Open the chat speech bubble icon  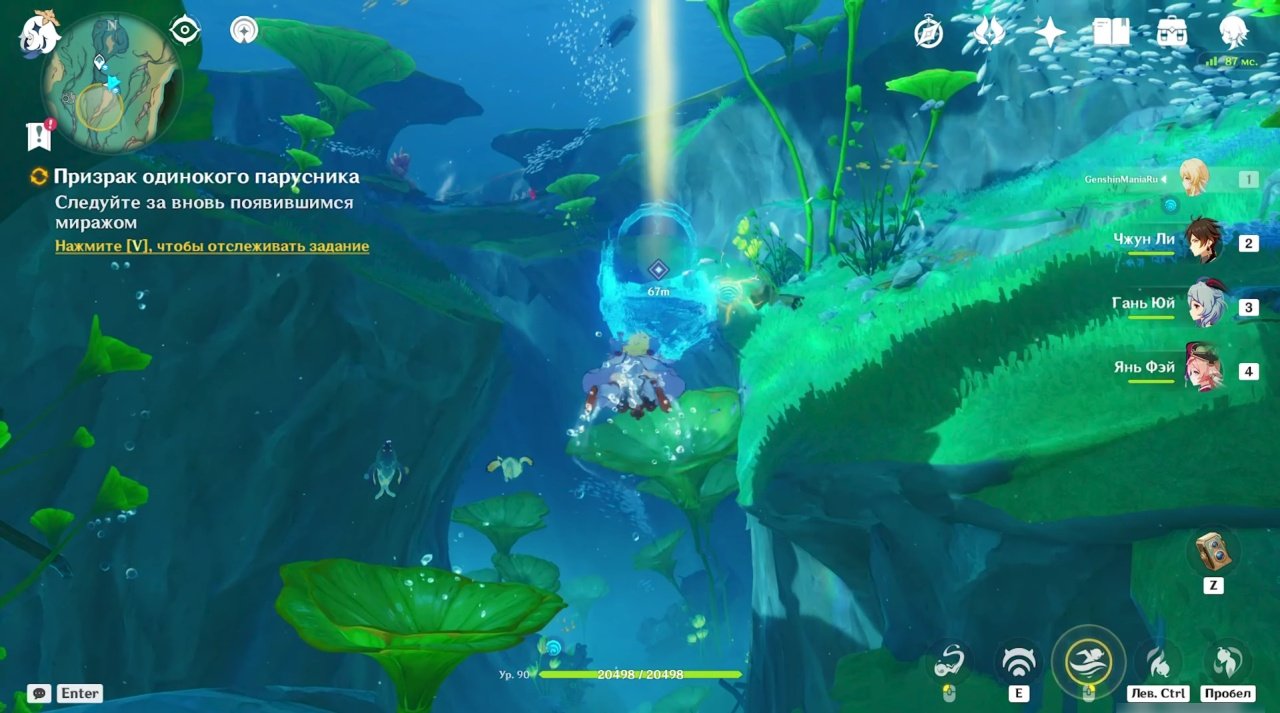point(39,693)
